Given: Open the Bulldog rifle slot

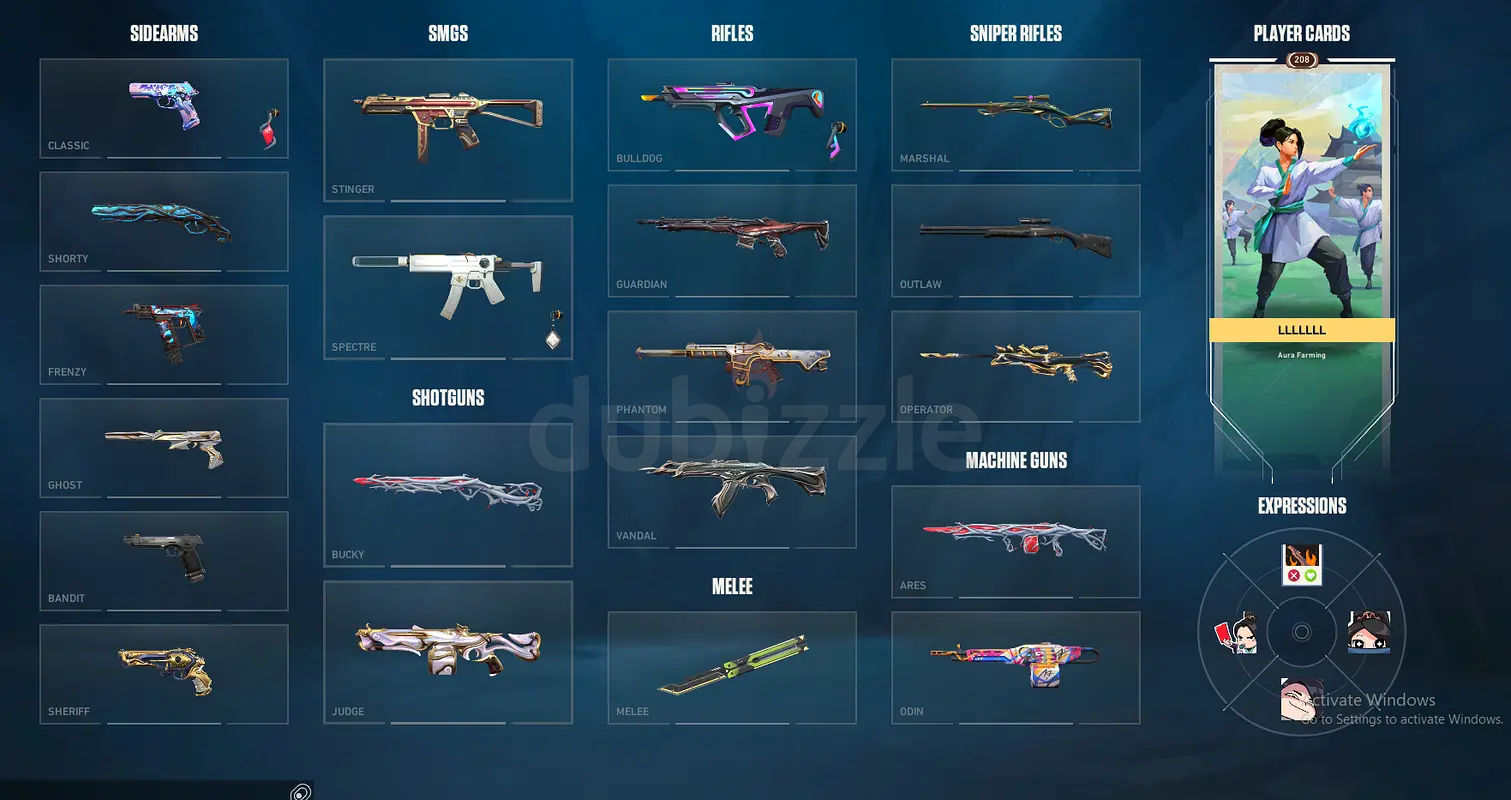Looking at the screenshot, I should (732, 114).
